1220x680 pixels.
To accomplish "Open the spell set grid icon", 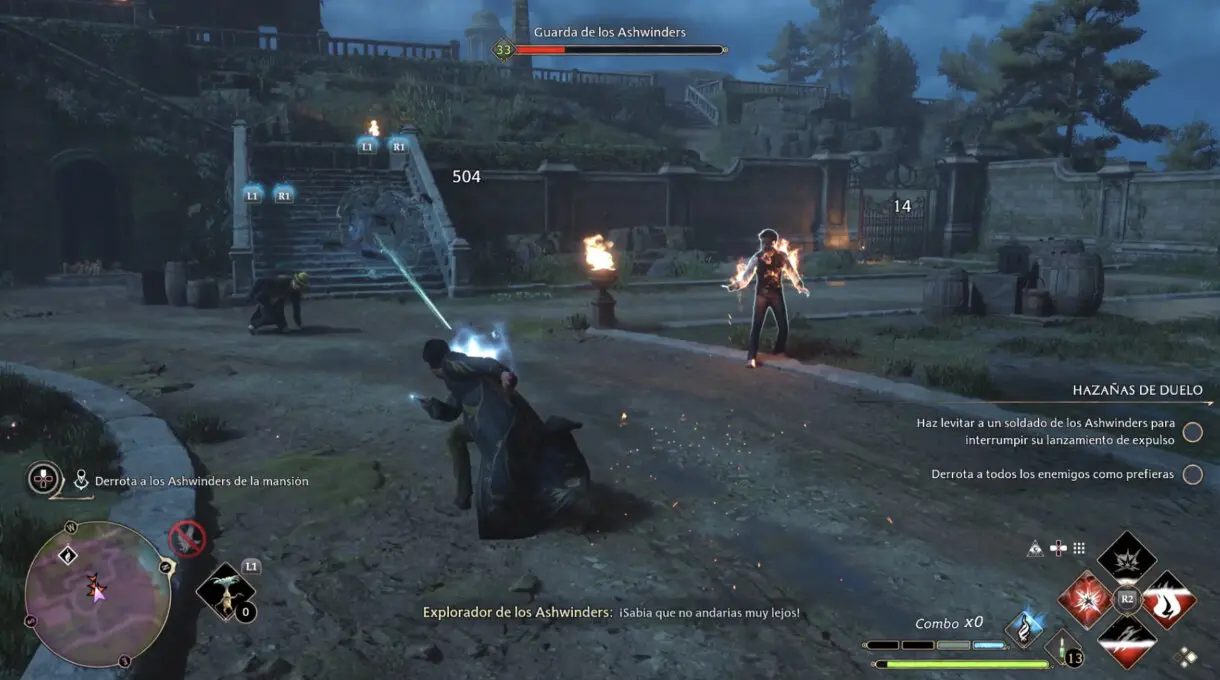I will [1079, 548].
